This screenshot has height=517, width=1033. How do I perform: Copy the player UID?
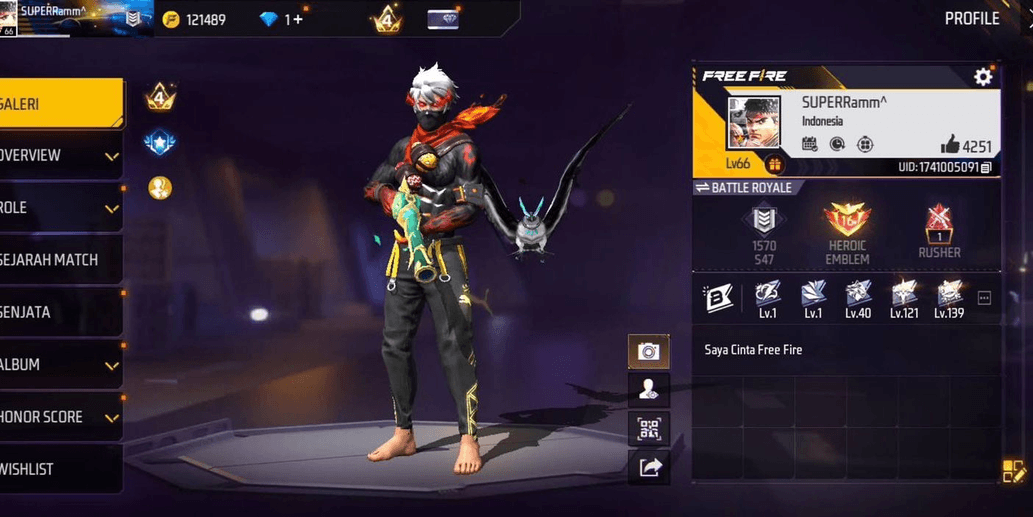tap(986, 167)
